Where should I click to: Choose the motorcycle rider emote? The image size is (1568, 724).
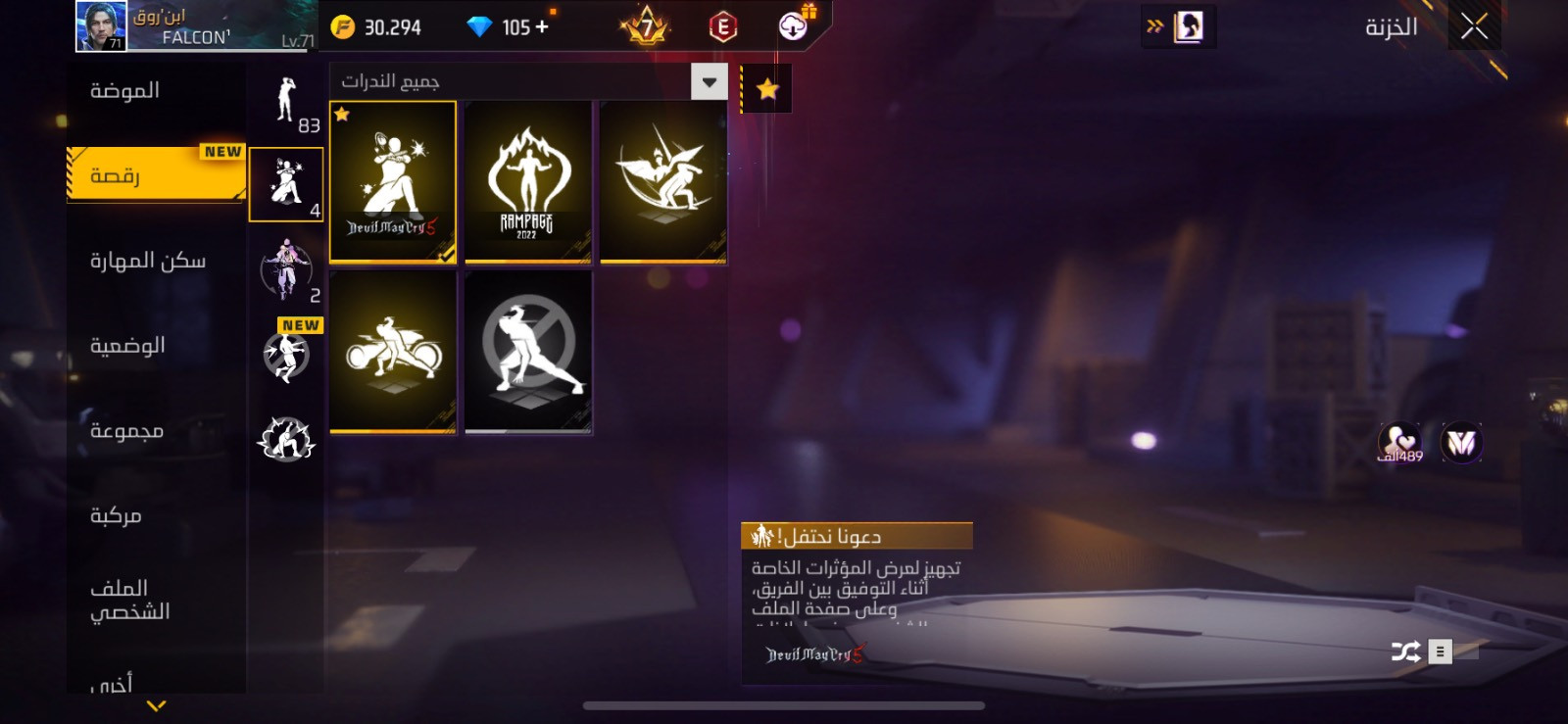pyautogui.click(x=393, y=352)
